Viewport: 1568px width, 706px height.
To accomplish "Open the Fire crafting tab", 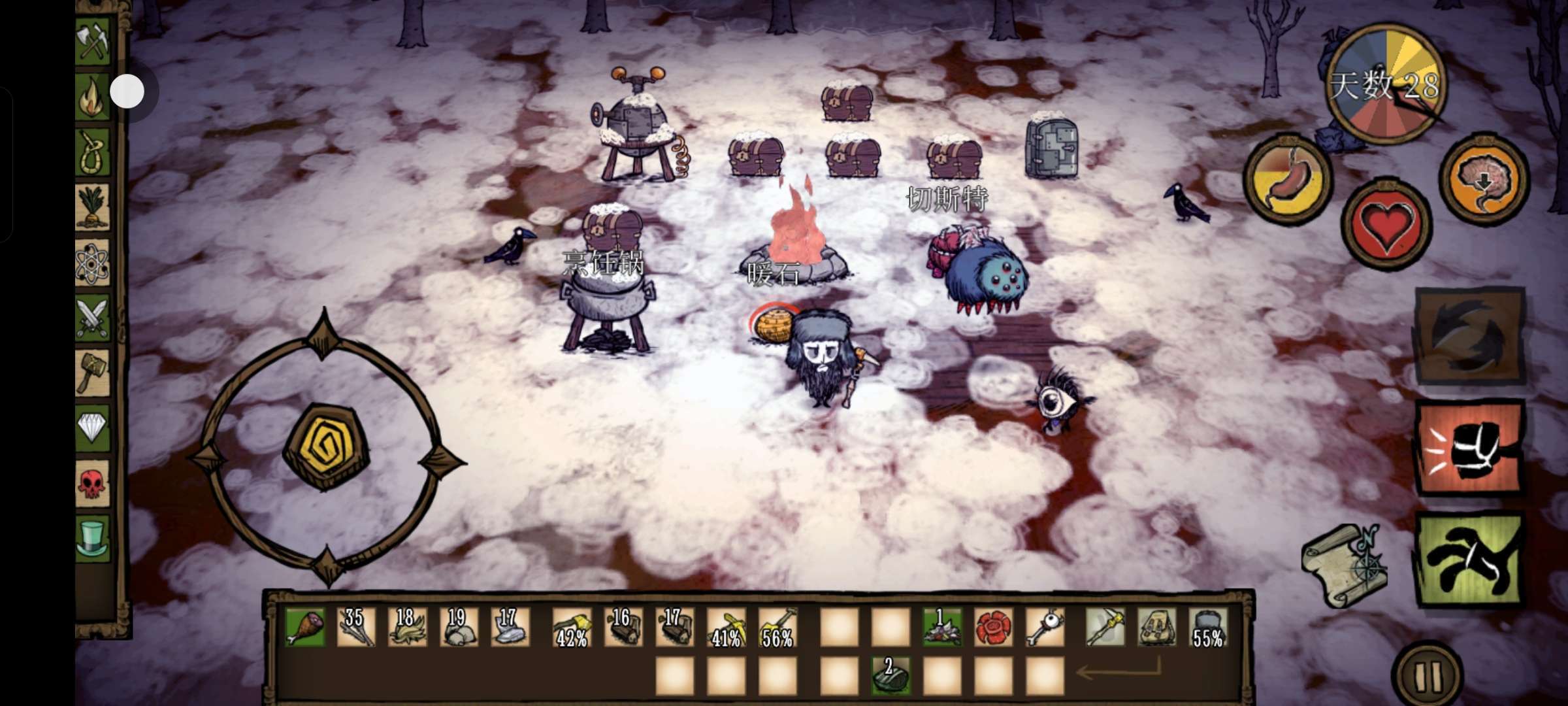I will point(93,97).
